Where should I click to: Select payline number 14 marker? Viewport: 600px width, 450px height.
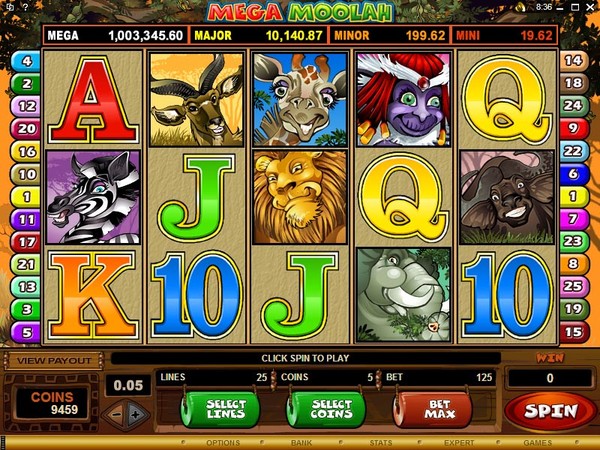coord(574,60)
